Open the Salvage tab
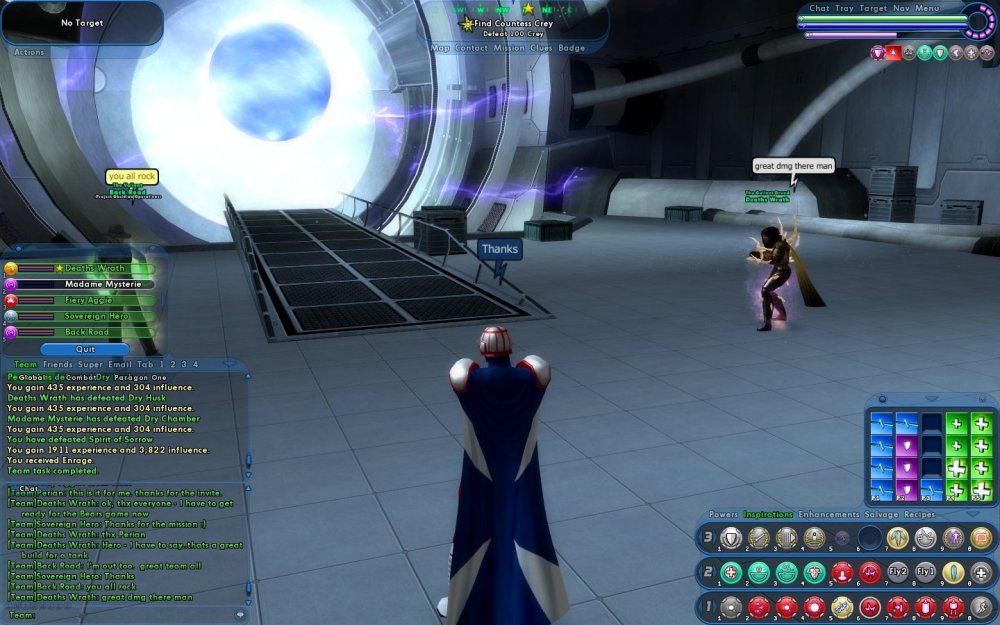 tap(882, 515)
